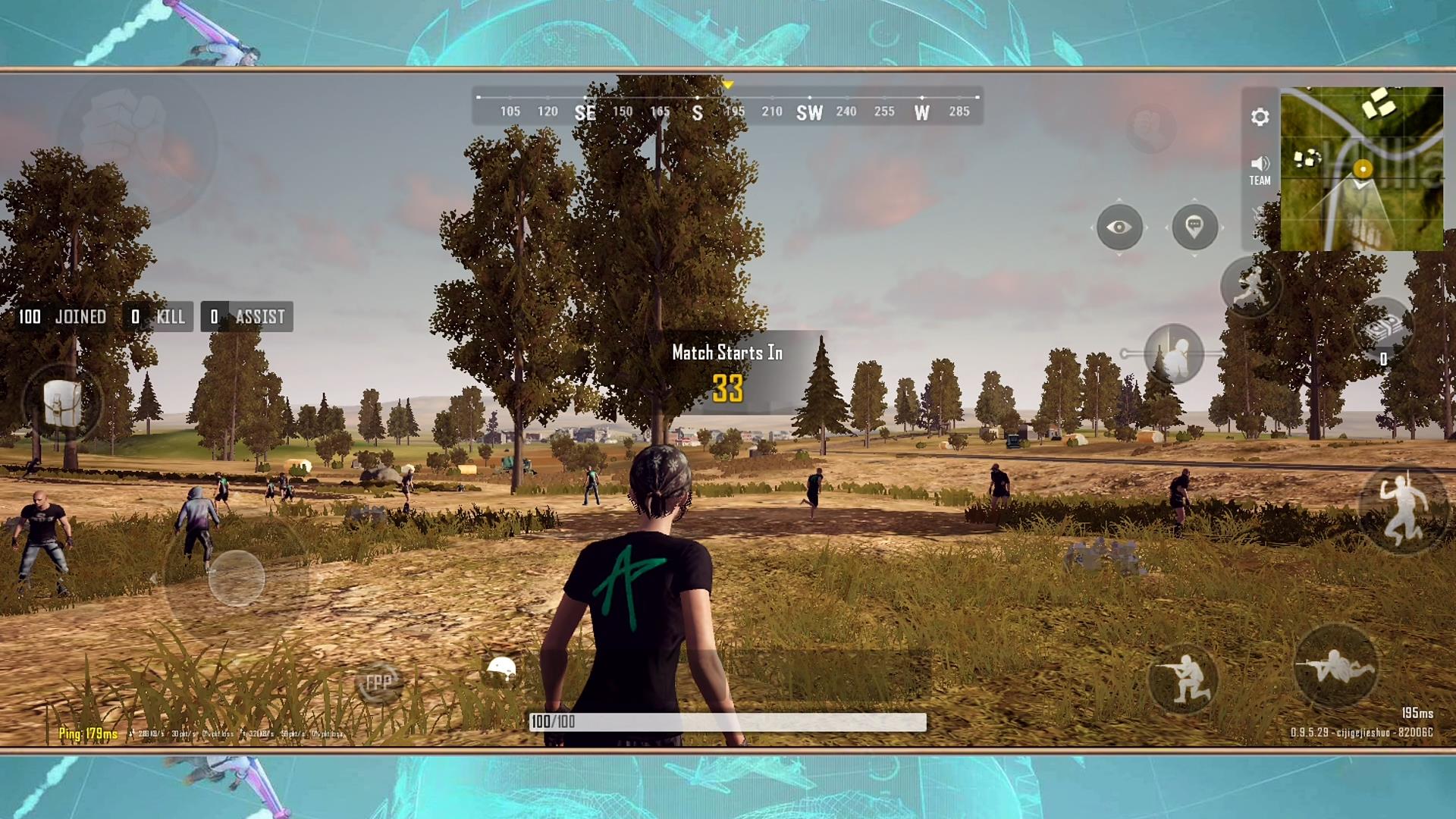Open the backpack inventory
This screenshot has width=1456, height=819.
(x=62, y=403)
